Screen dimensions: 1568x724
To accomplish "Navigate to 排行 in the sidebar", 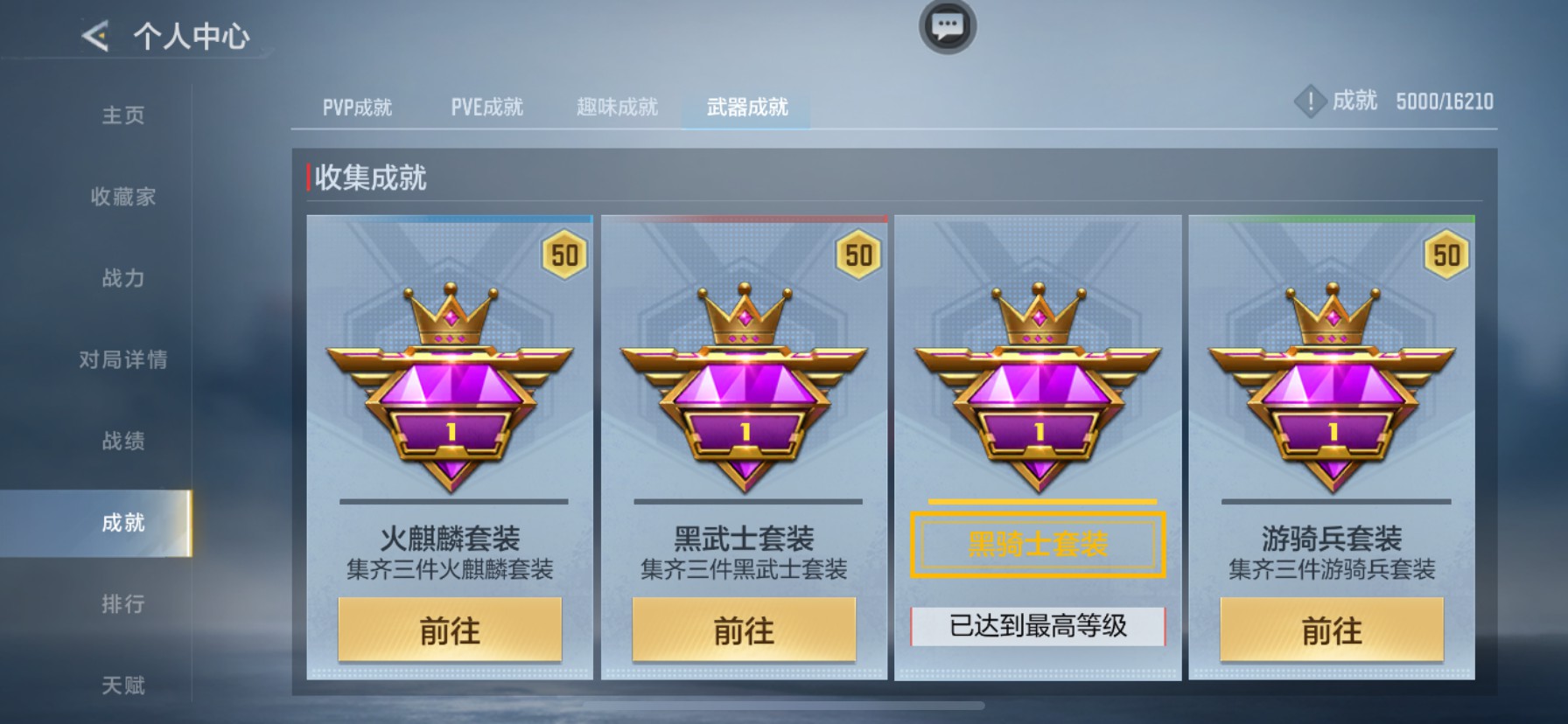I will 124,605.
